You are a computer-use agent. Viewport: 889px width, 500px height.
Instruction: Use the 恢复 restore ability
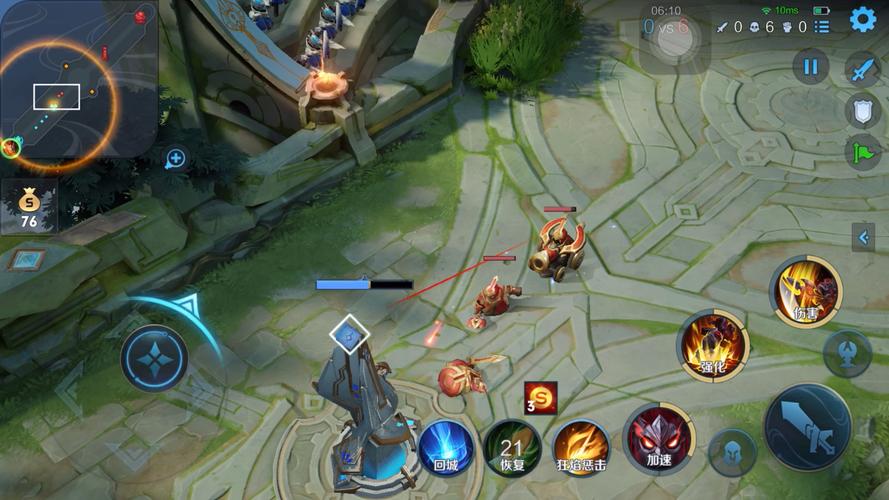(x=512, y=445)
